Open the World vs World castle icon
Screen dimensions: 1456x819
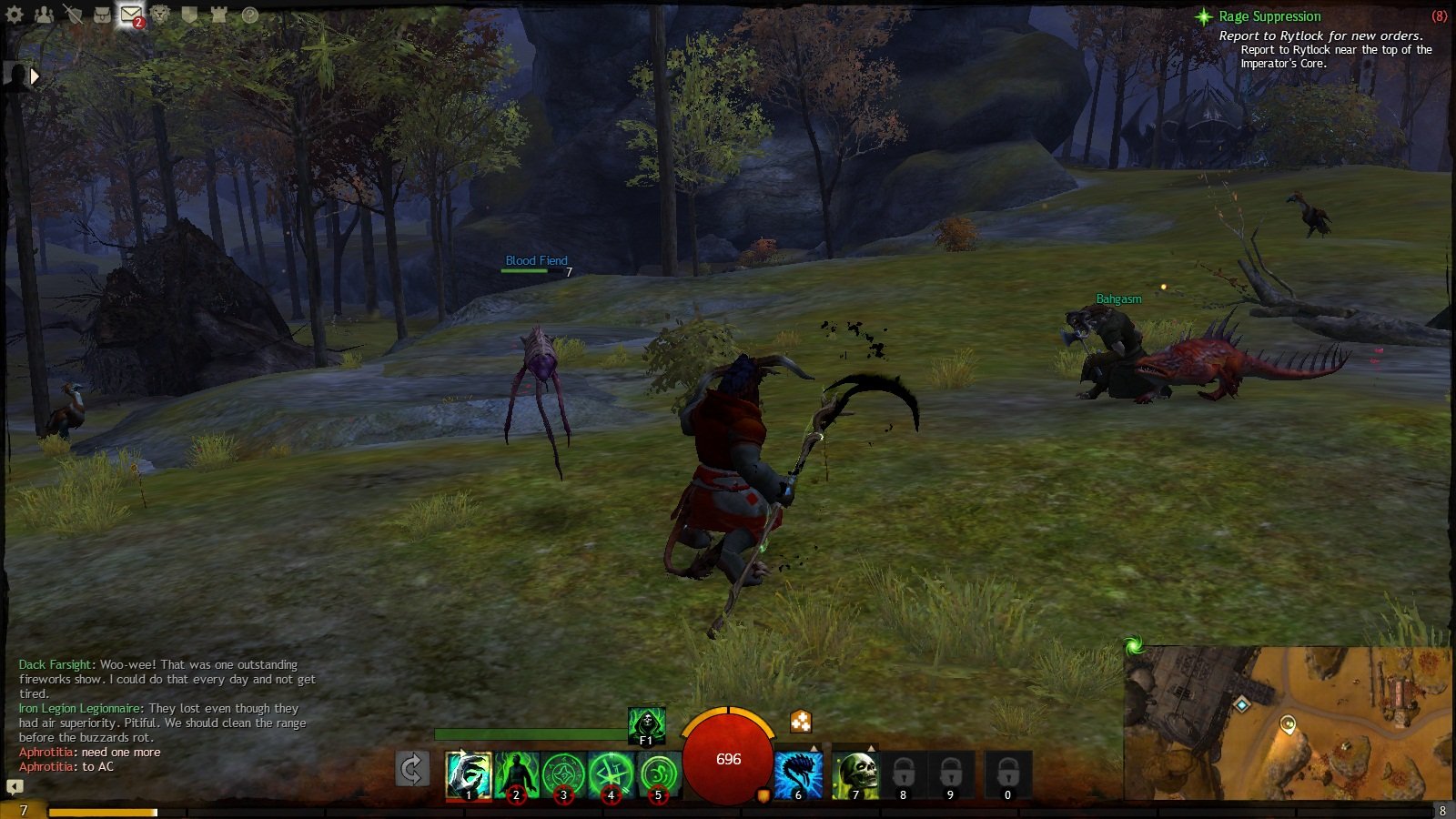(218, 15)
